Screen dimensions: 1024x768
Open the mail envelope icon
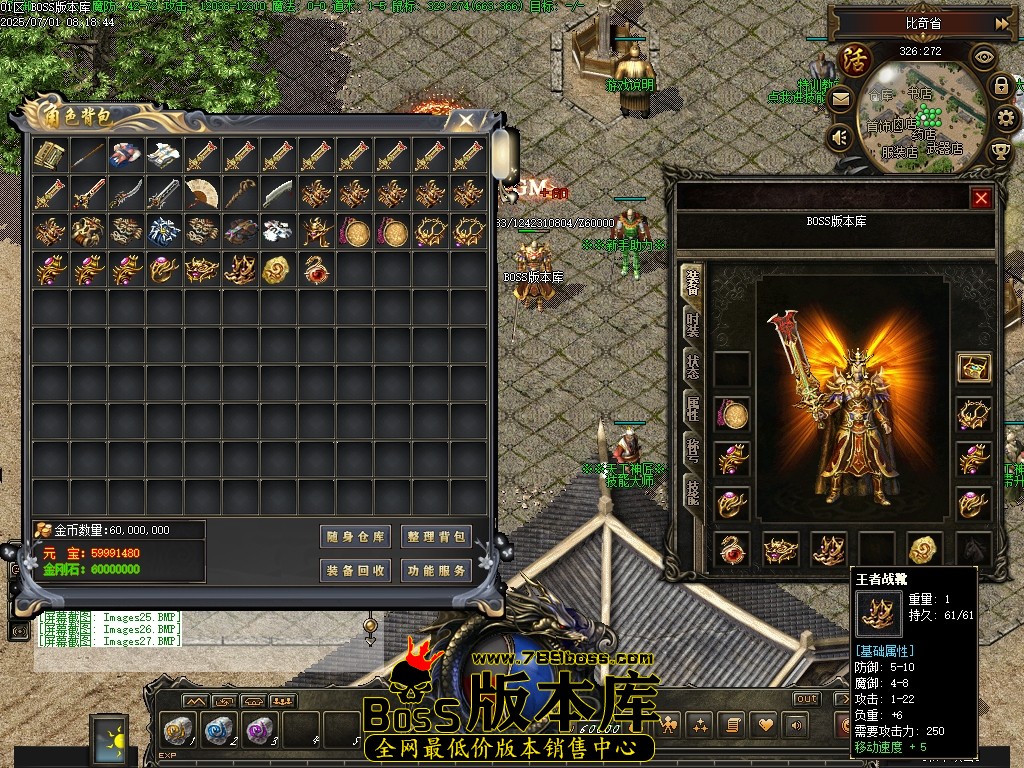coord(841,99)
